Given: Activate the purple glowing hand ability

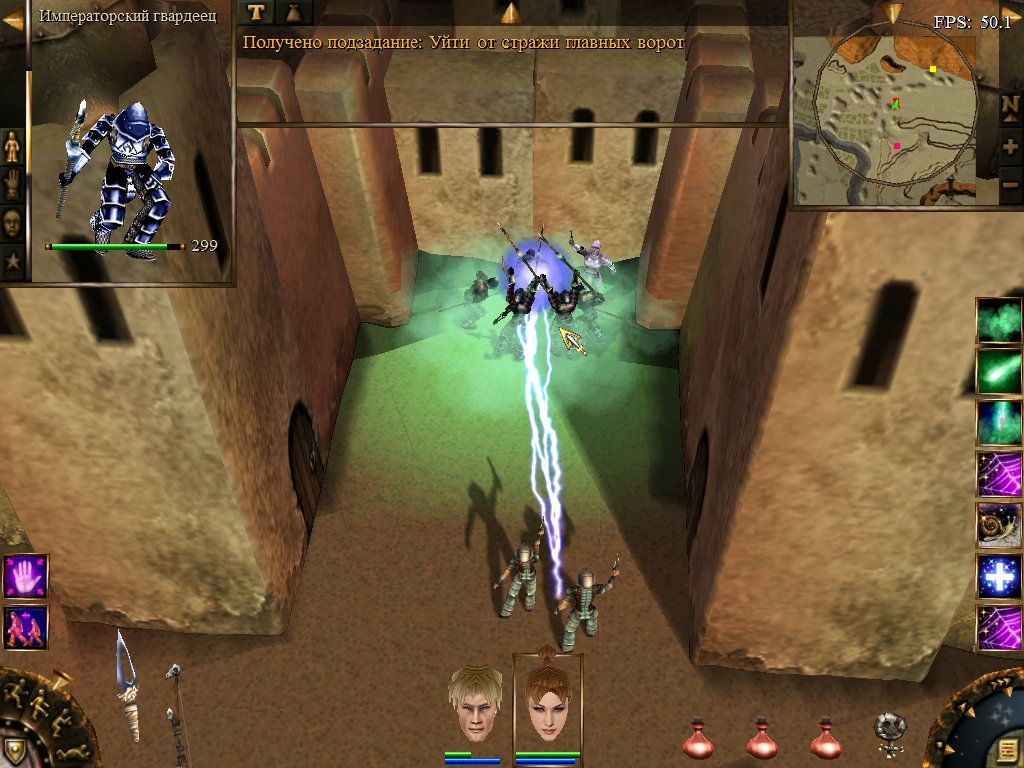Looking at the screenshot, I should point(25,577).
